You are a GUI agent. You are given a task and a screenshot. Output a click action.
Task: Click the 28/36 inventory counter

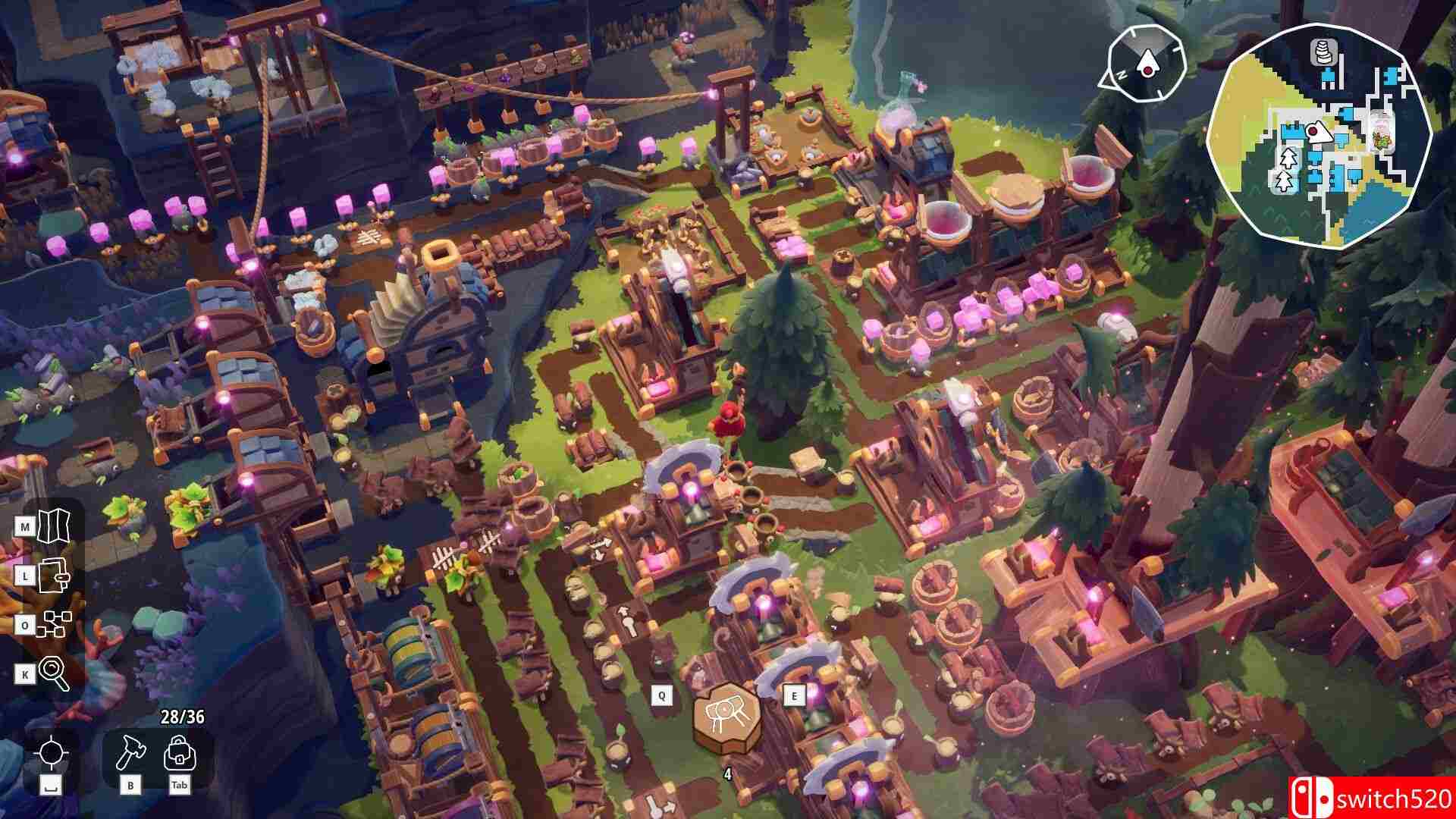[182, 716]
